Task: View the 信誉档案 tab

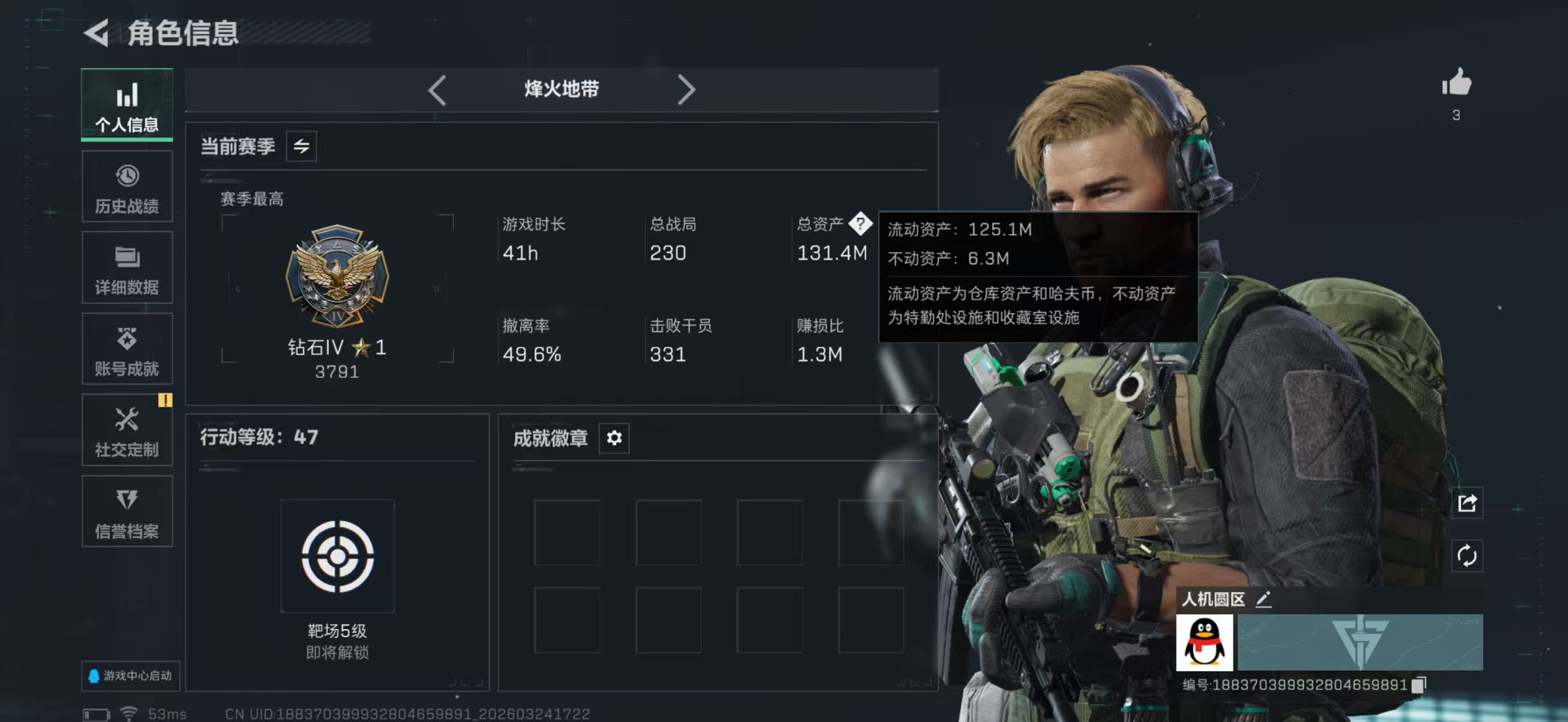Action: coord(127,512)
